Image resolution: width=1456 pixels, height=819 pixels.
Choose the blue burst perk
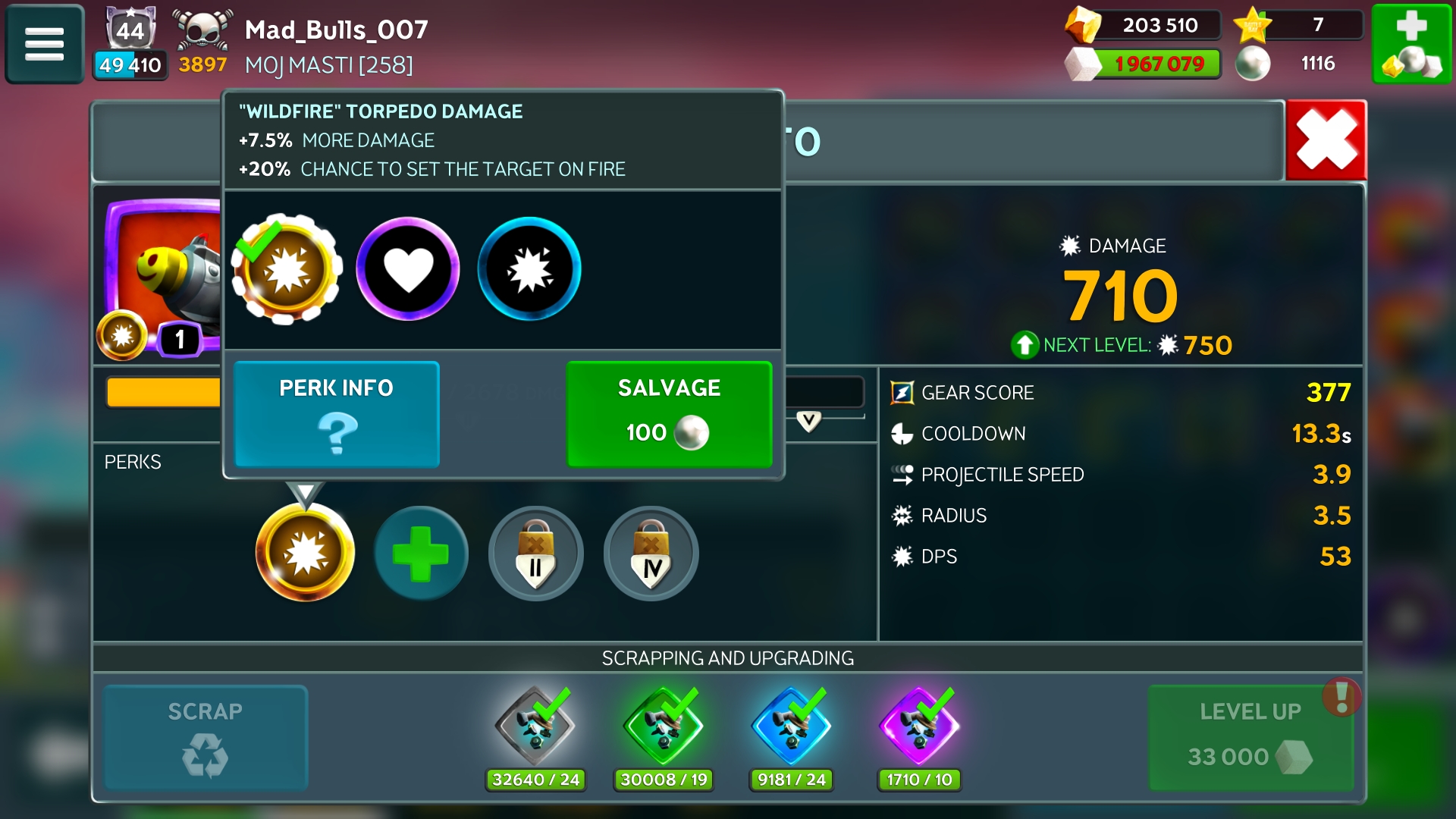[529, 269]
